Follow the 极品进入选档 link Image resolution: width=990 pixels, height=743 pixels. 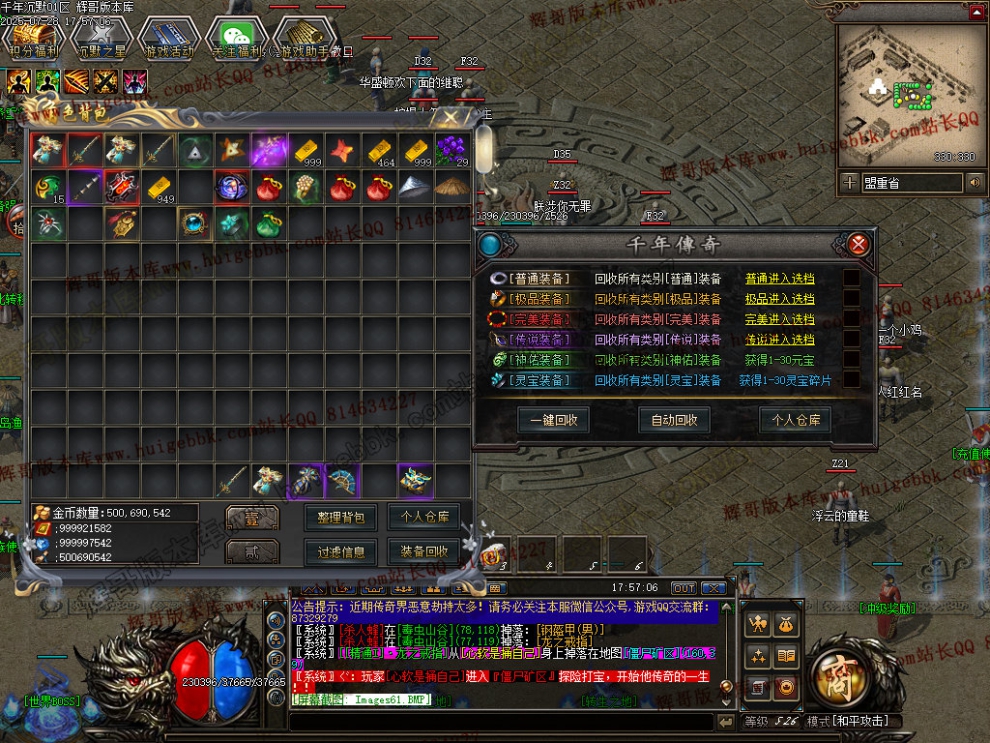click(x=779, y=299)
